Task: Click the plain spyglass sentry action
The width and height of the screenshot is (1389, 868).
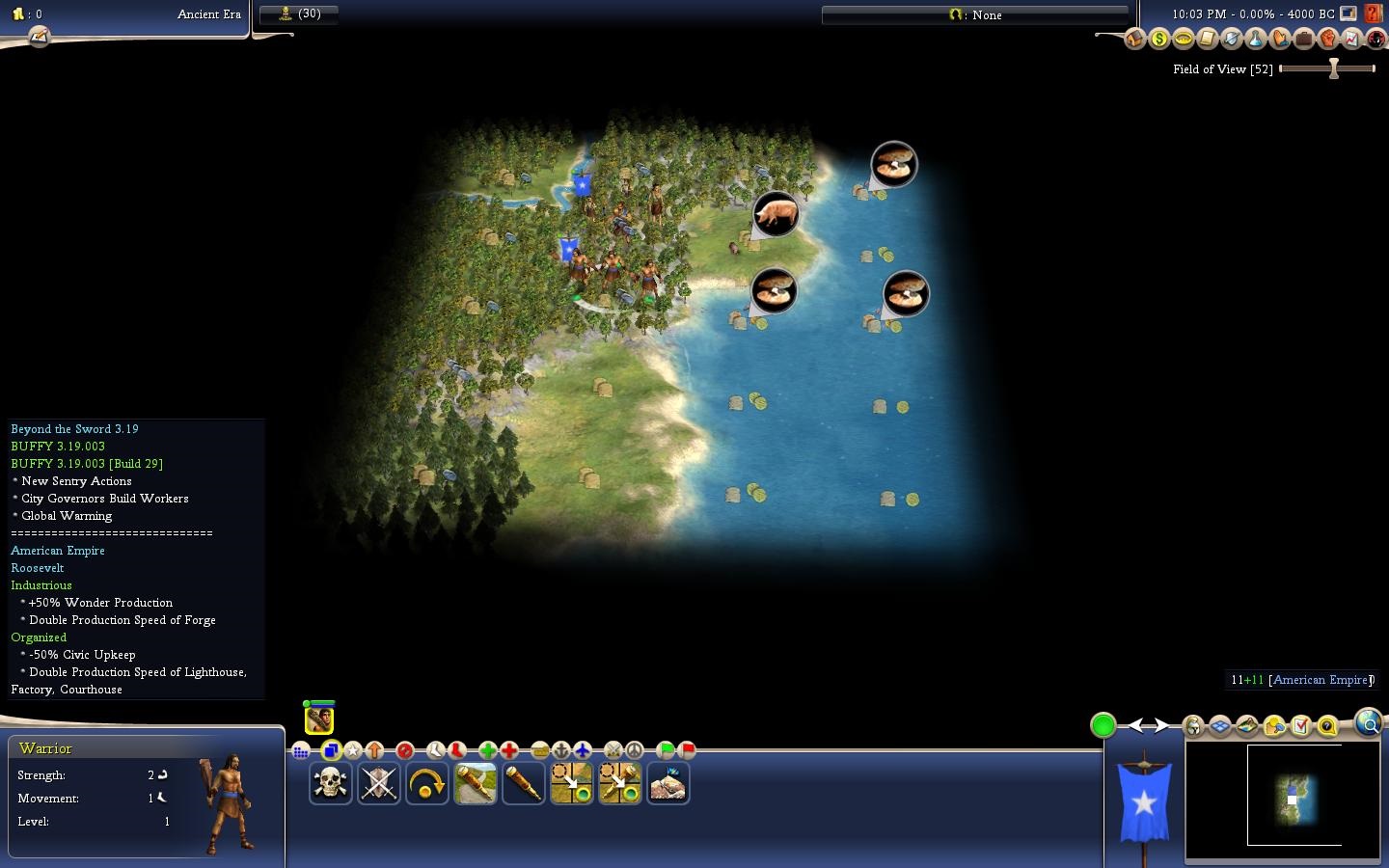Action: click(x=523, y=783)
